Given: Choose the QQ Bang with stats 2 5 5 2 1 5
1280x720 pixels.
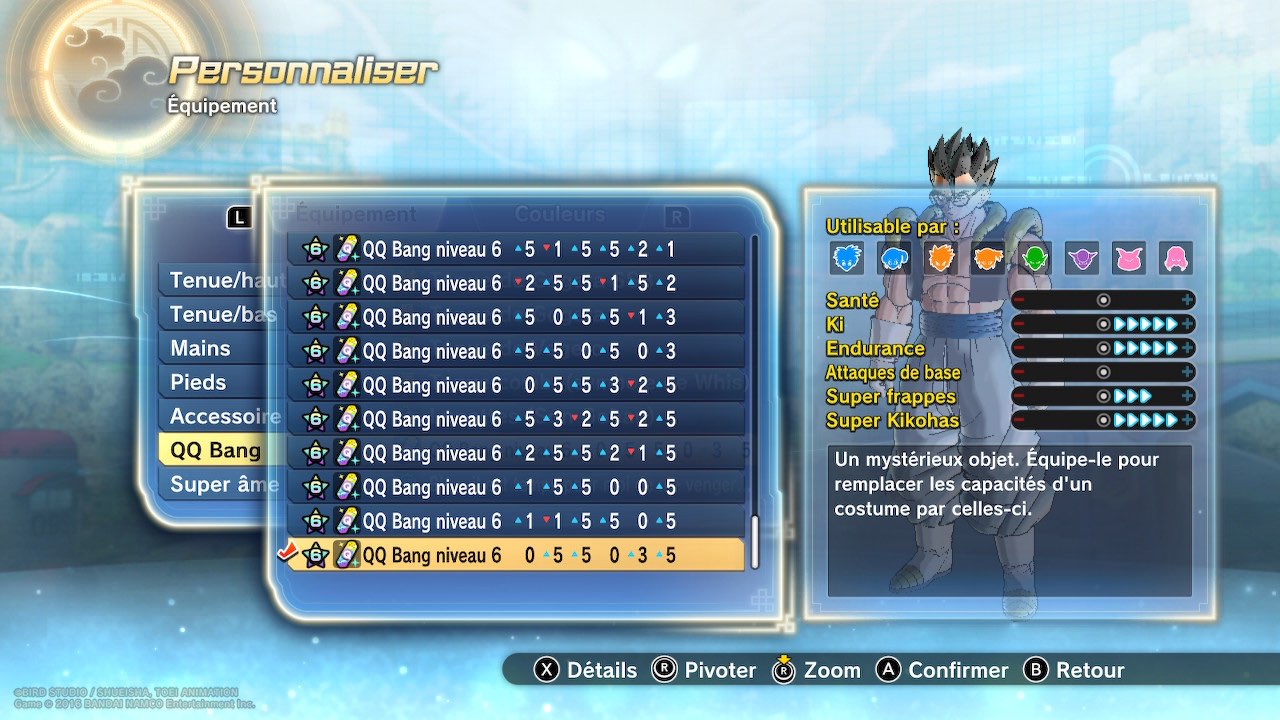Looking at the screenshot, I should [515, 453].
